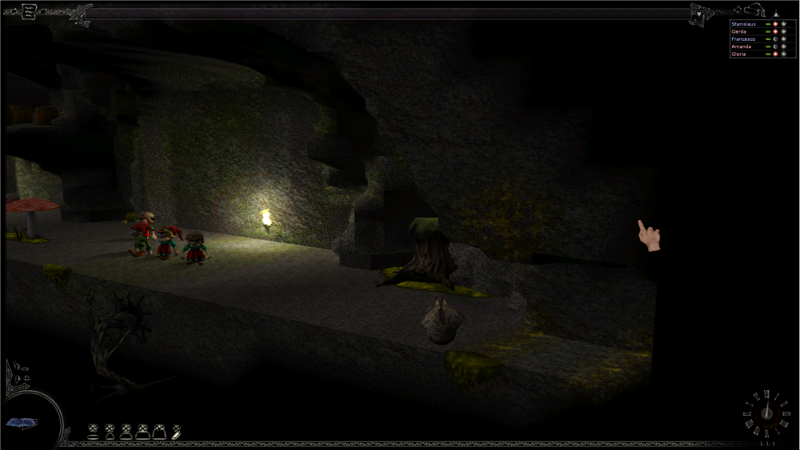The width and height of the screenshot is (800, 450).
Task: Click the game speed dial clock
Action: coord(764,414)
